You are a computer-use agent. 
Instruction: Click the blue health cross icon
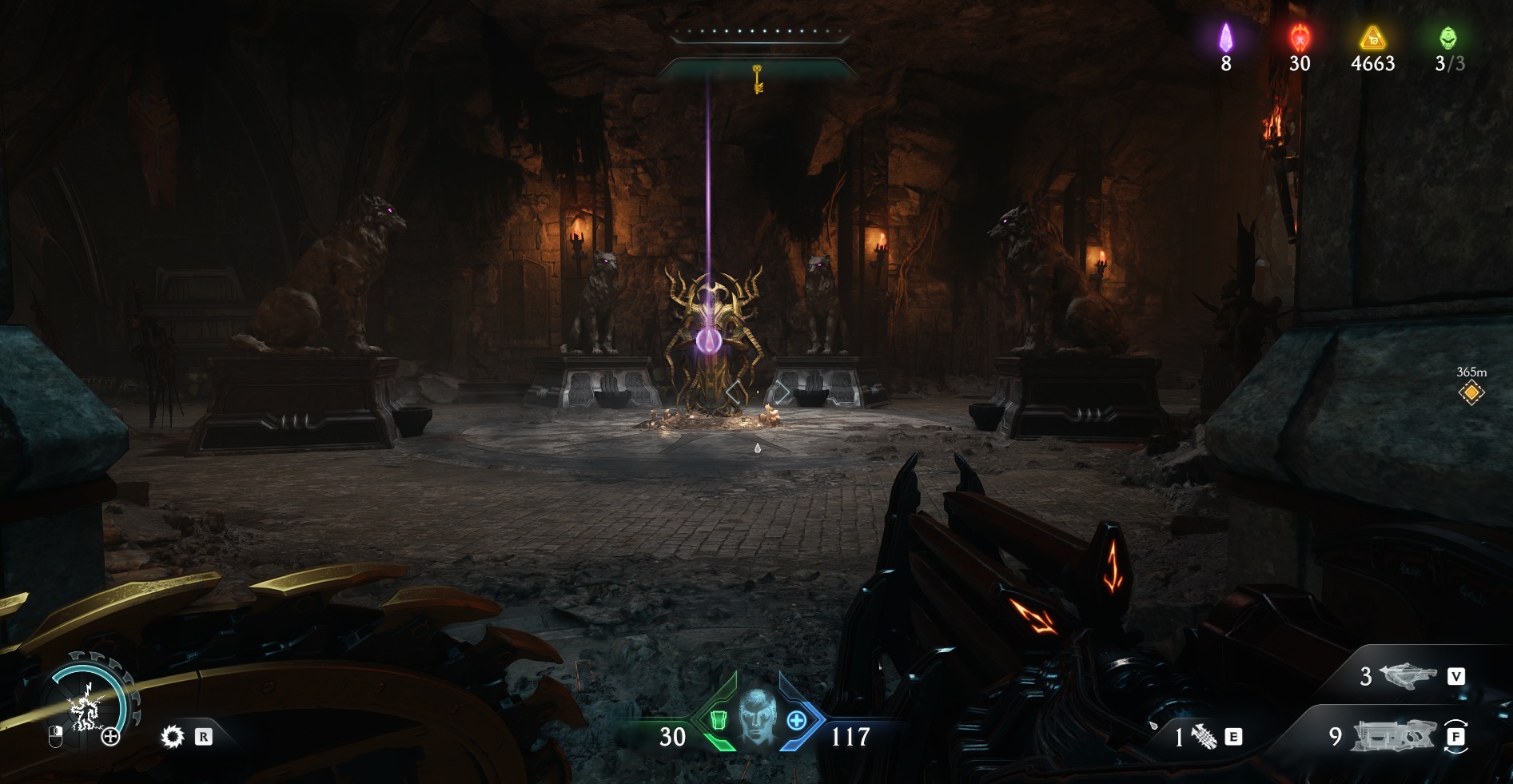[x=796, y=720]
